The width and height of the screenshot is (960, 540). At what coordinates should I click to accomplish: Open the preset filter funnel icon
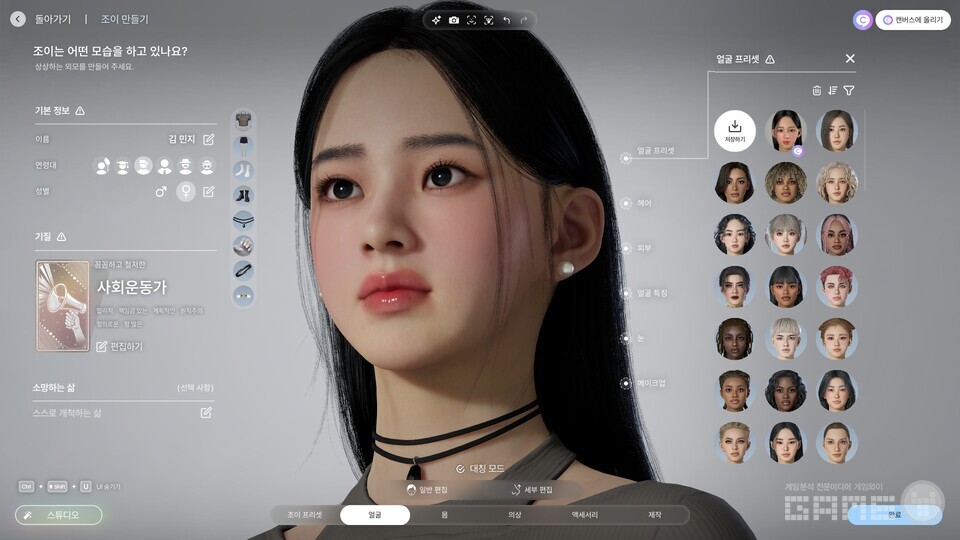(x=849, y=90)
